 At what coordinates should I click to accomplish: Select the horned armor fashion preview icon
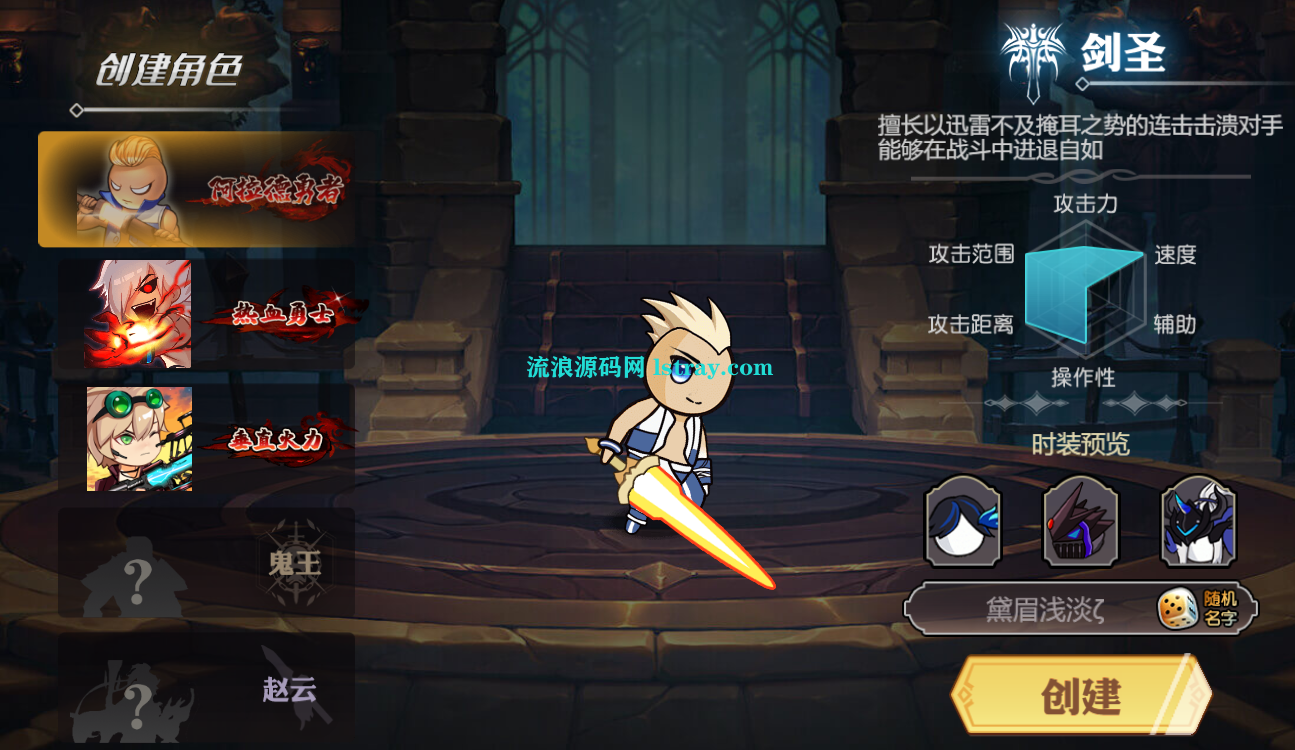click(1197, 524)
